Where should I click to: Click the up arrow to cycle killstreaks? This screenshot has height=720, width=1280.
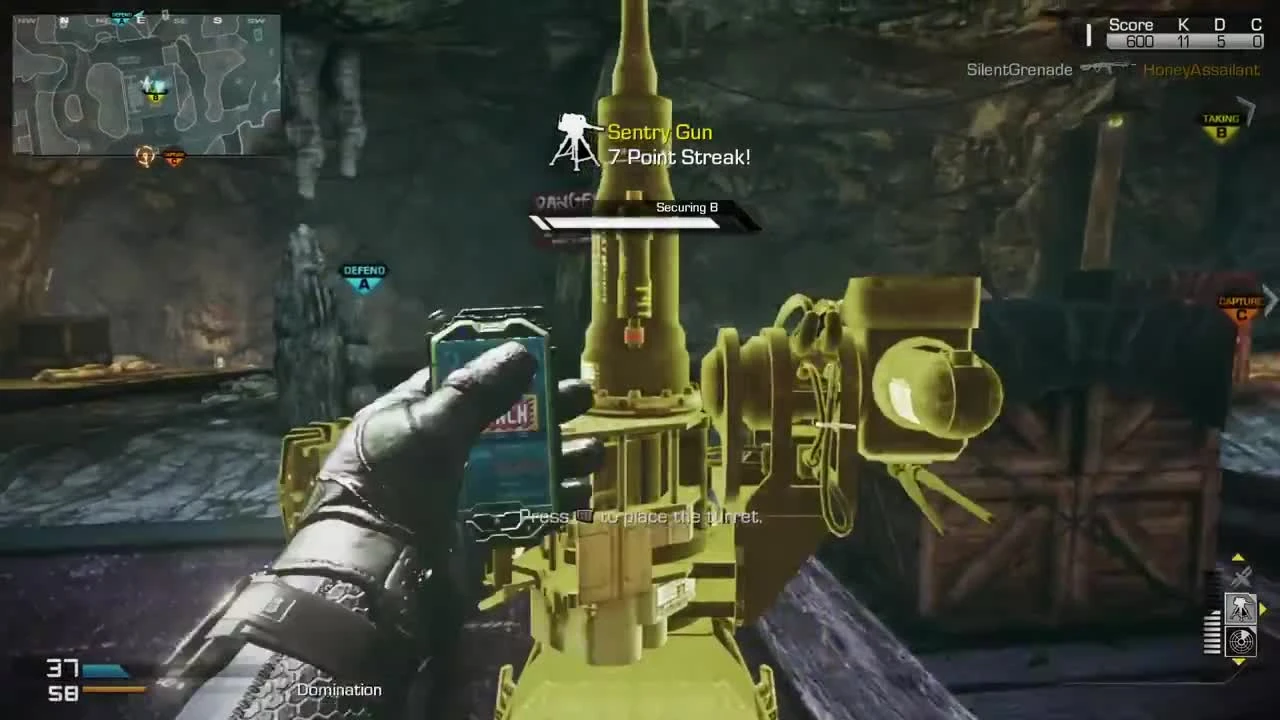pos(1238,557)
